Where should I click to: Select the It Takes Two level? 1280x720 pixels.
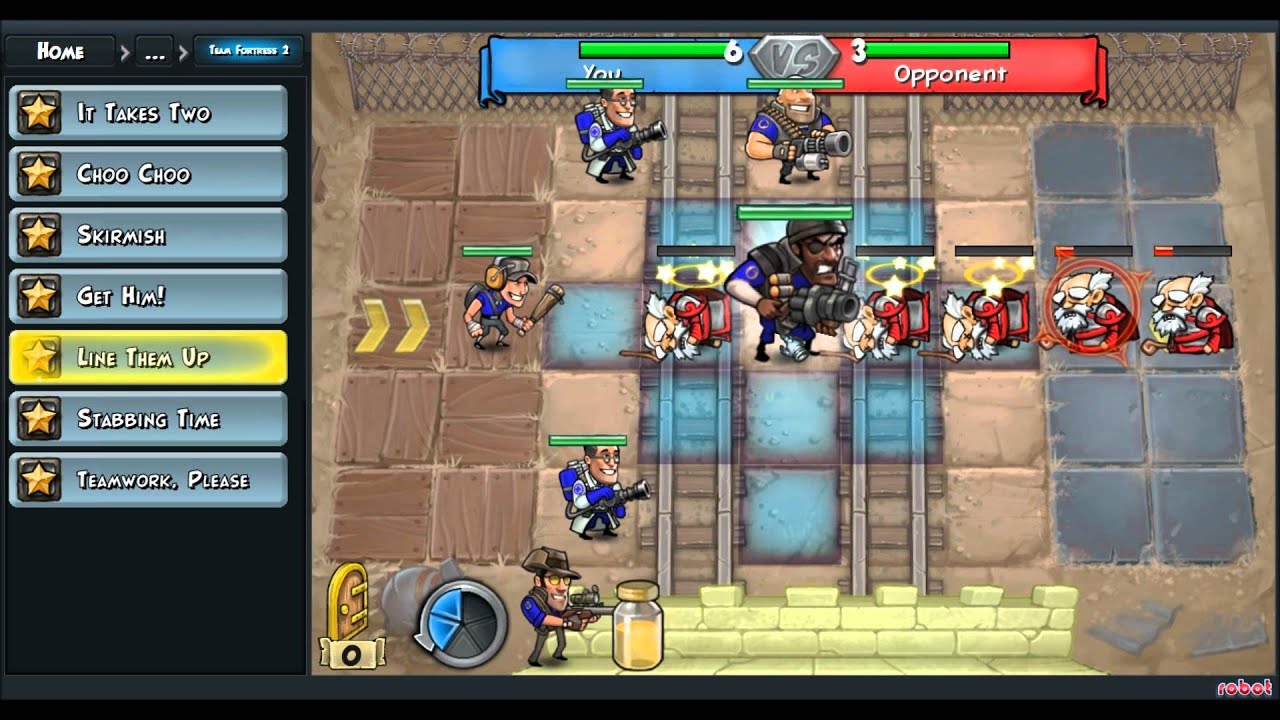148,113
